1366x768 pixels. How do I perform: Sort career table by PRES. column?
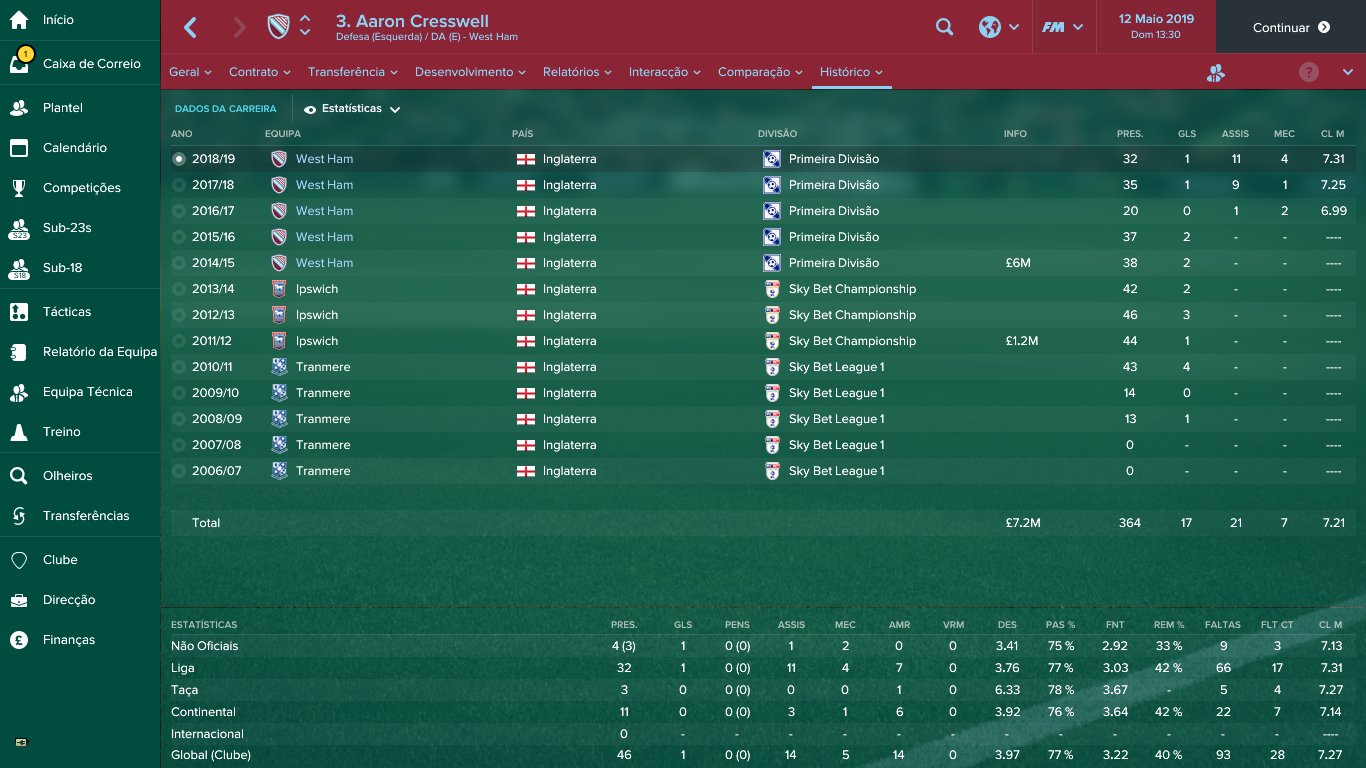click(1130, 134)
